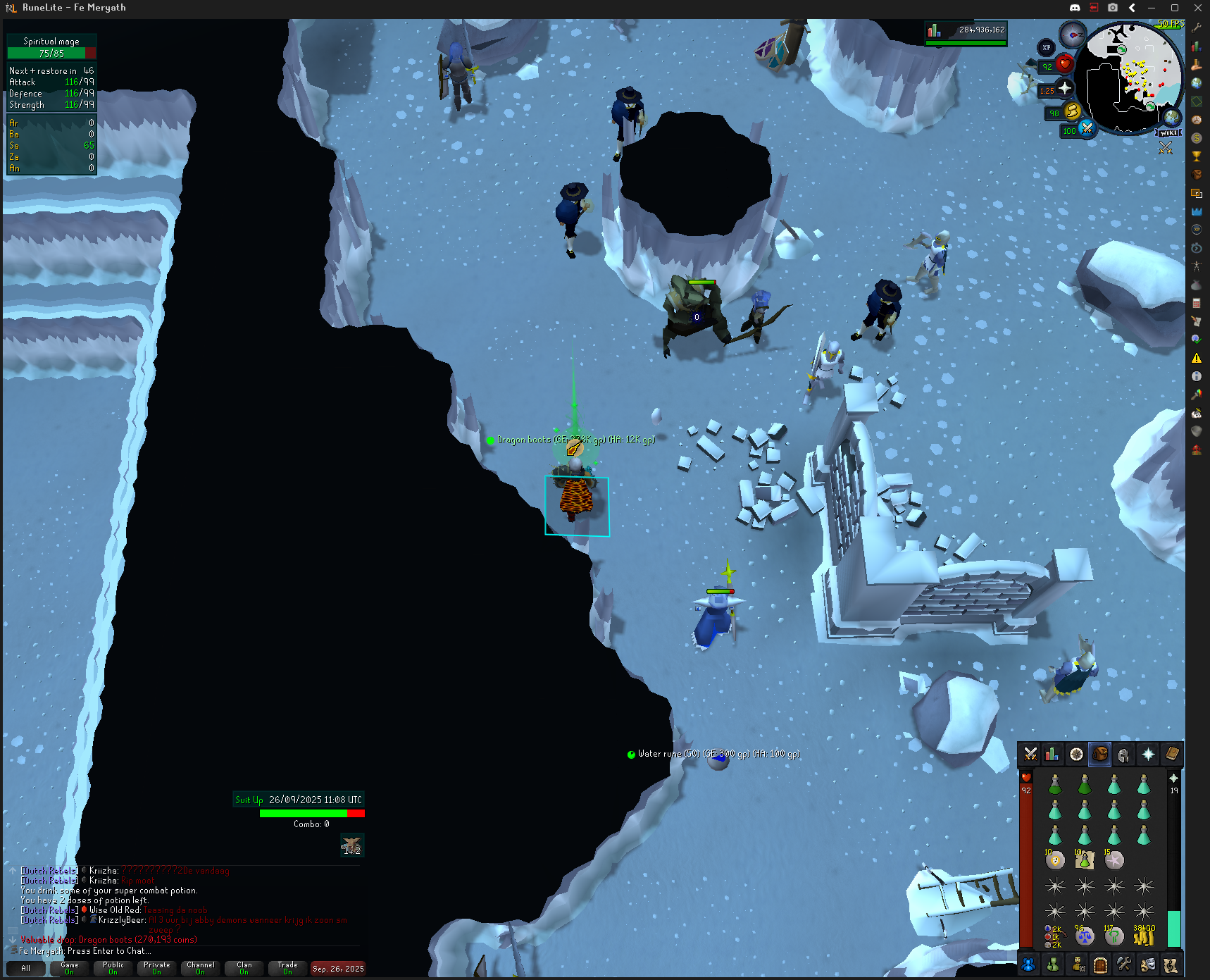
Task: Select the stack of 117 nature runes
Action: pos(1114,936)
